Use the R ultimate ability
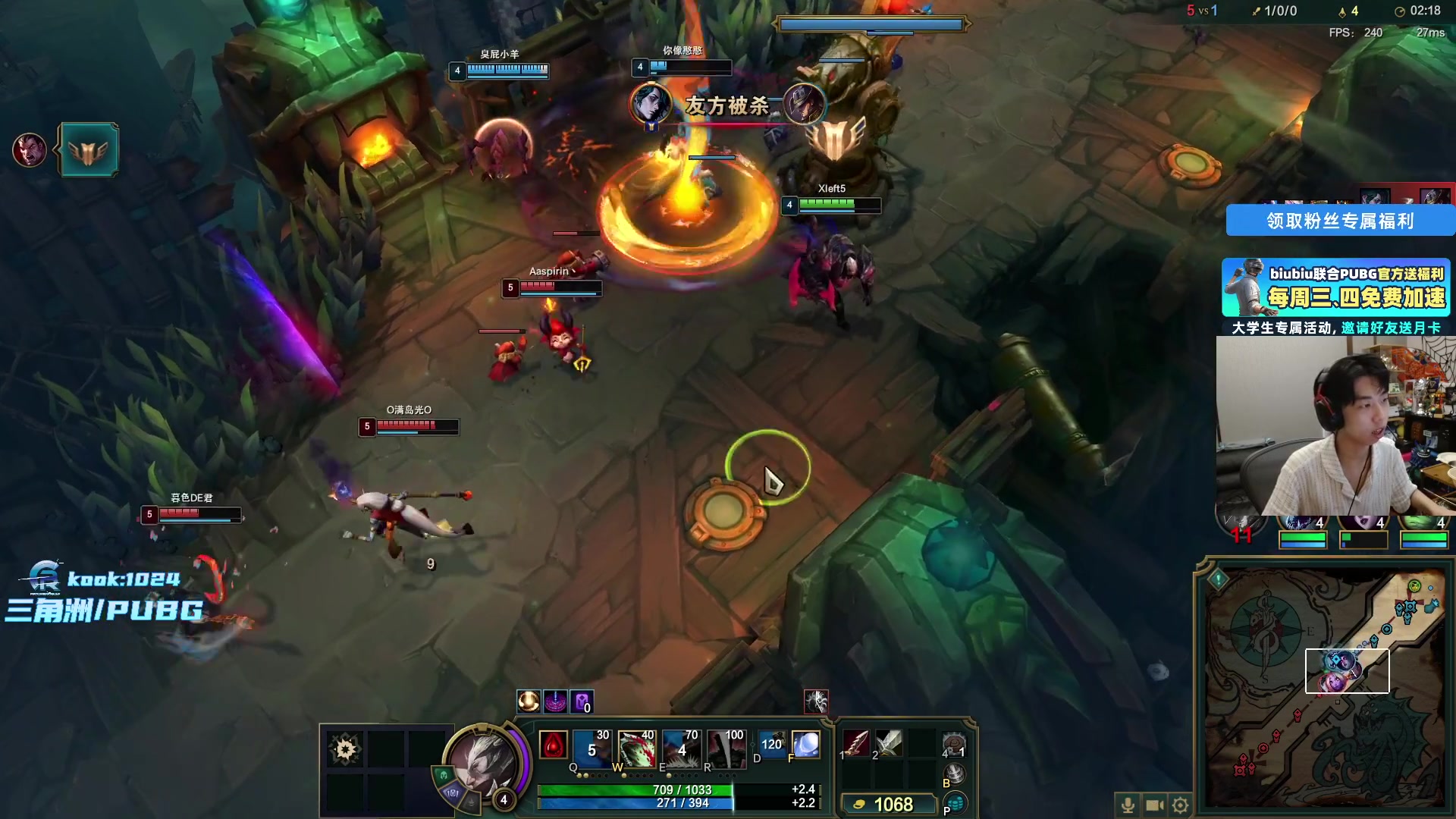This screenshot has height=819, width=1456. click(726, 747)
